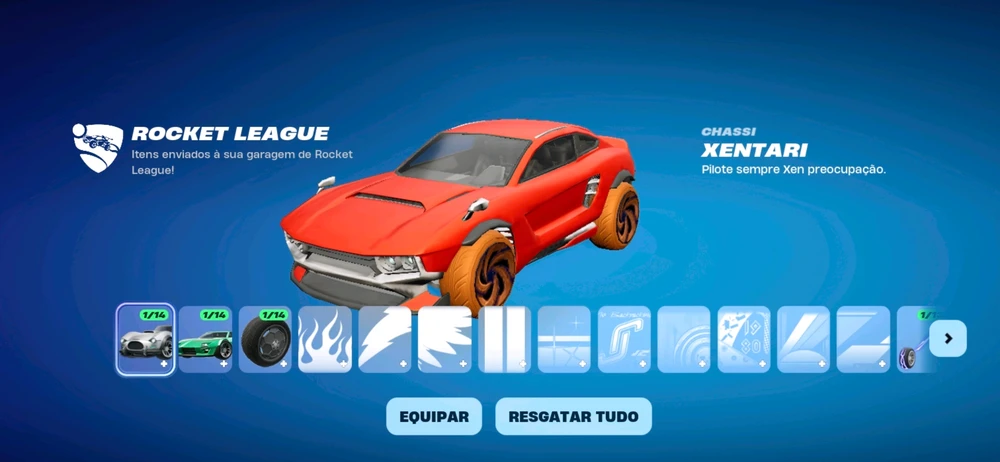Viewport: 1000px width, 462px height.
Task: Choose the two vertical stripes decal
Action: (x=504, y=339)
